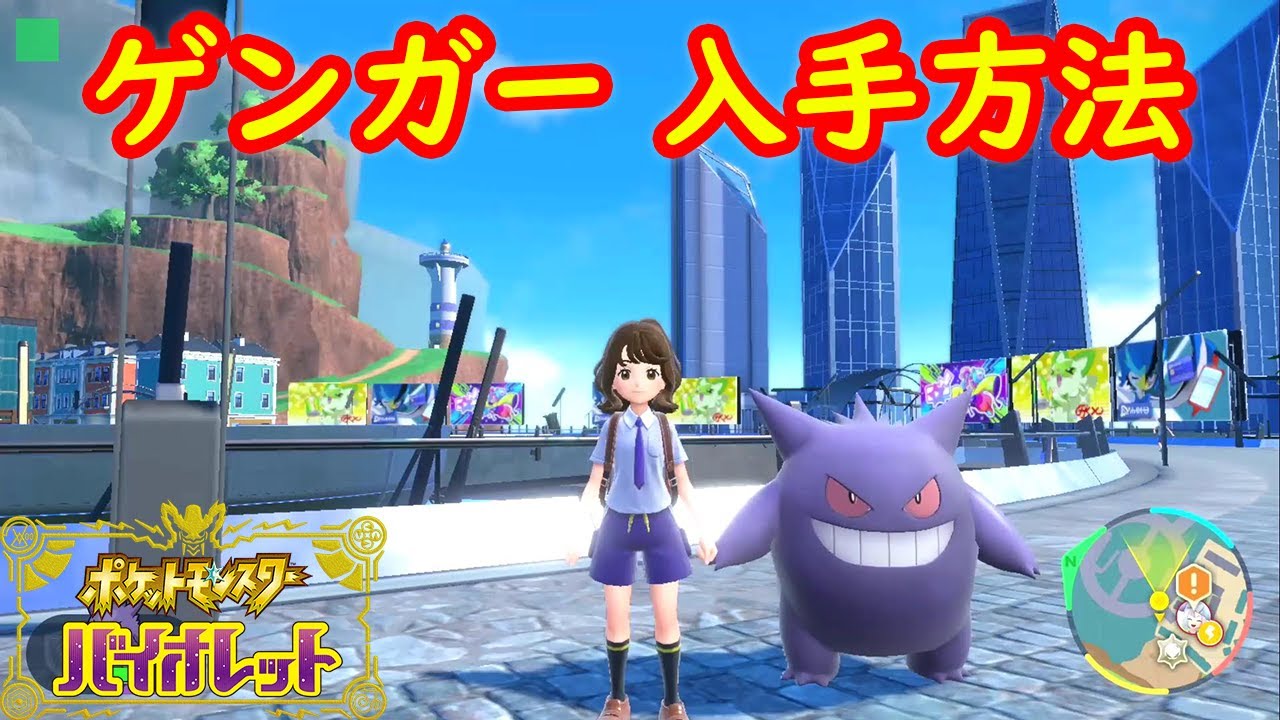
Task: Open the Pokémon Center star icon on minimap
Action: 1172,650
